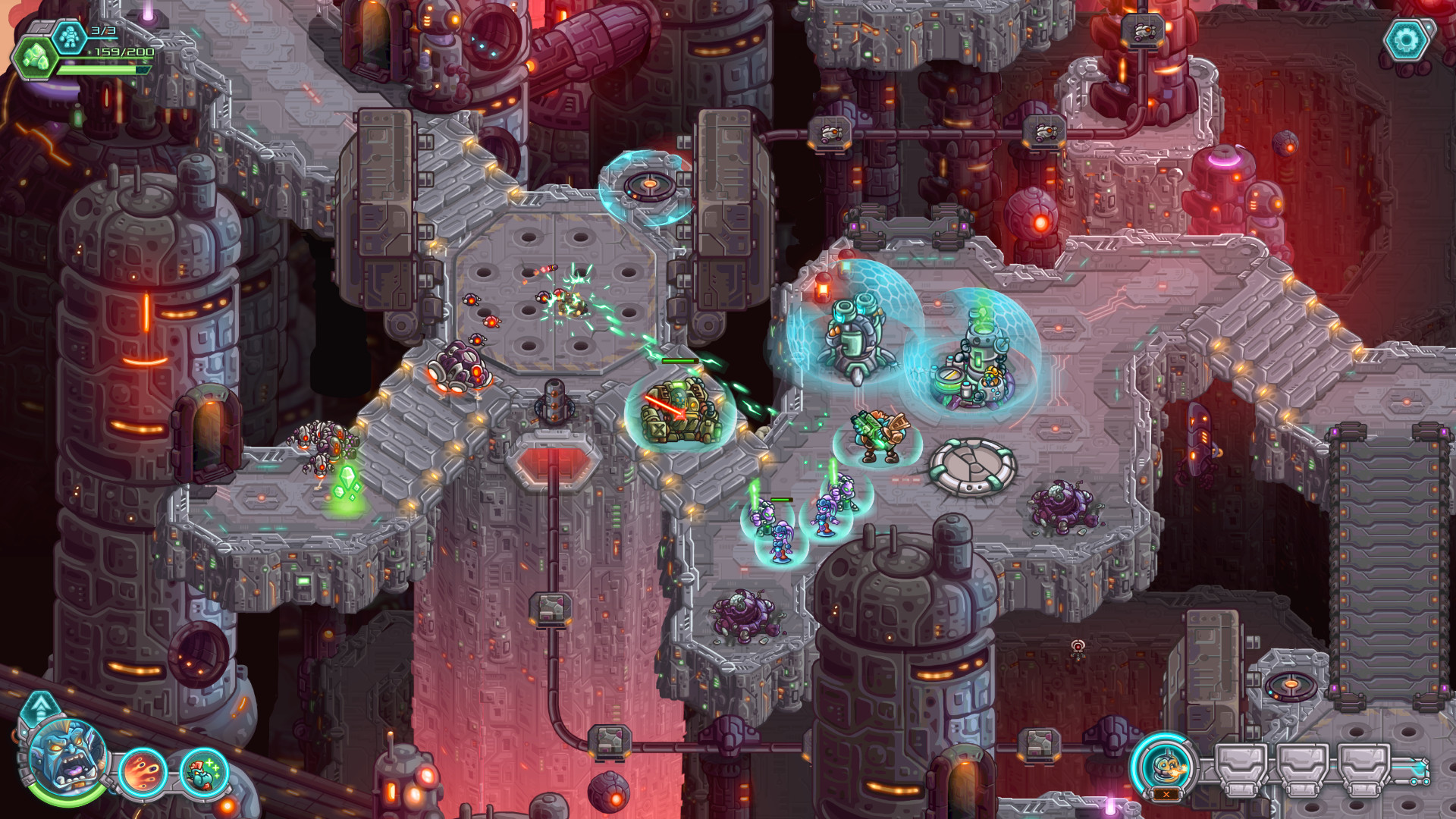The image size is (1456, 819).
Task: Activate the troll reinforcement heal ability
Action: coord(203,773)
